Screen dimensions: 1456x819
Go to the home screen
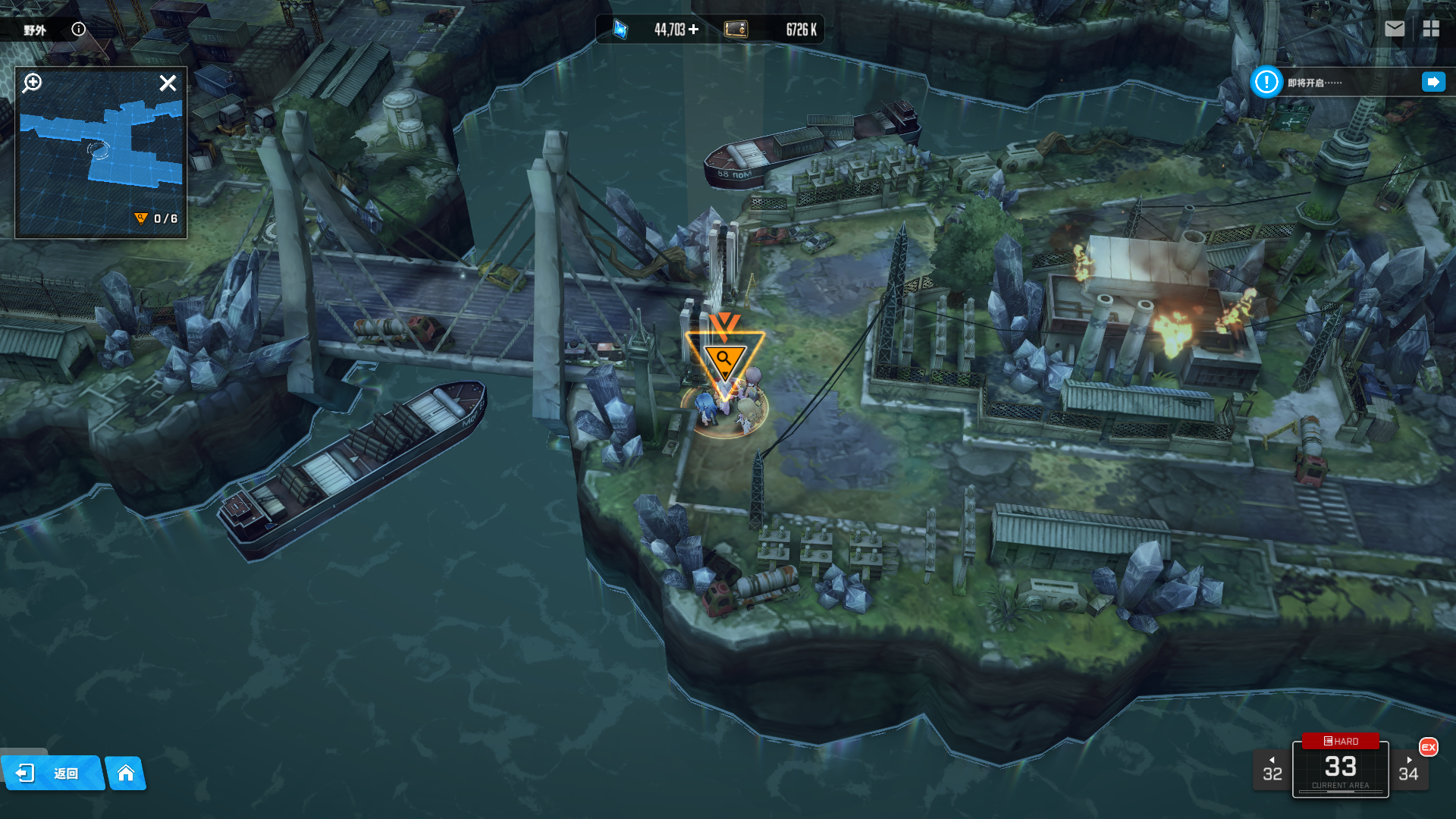click(126, 773)
